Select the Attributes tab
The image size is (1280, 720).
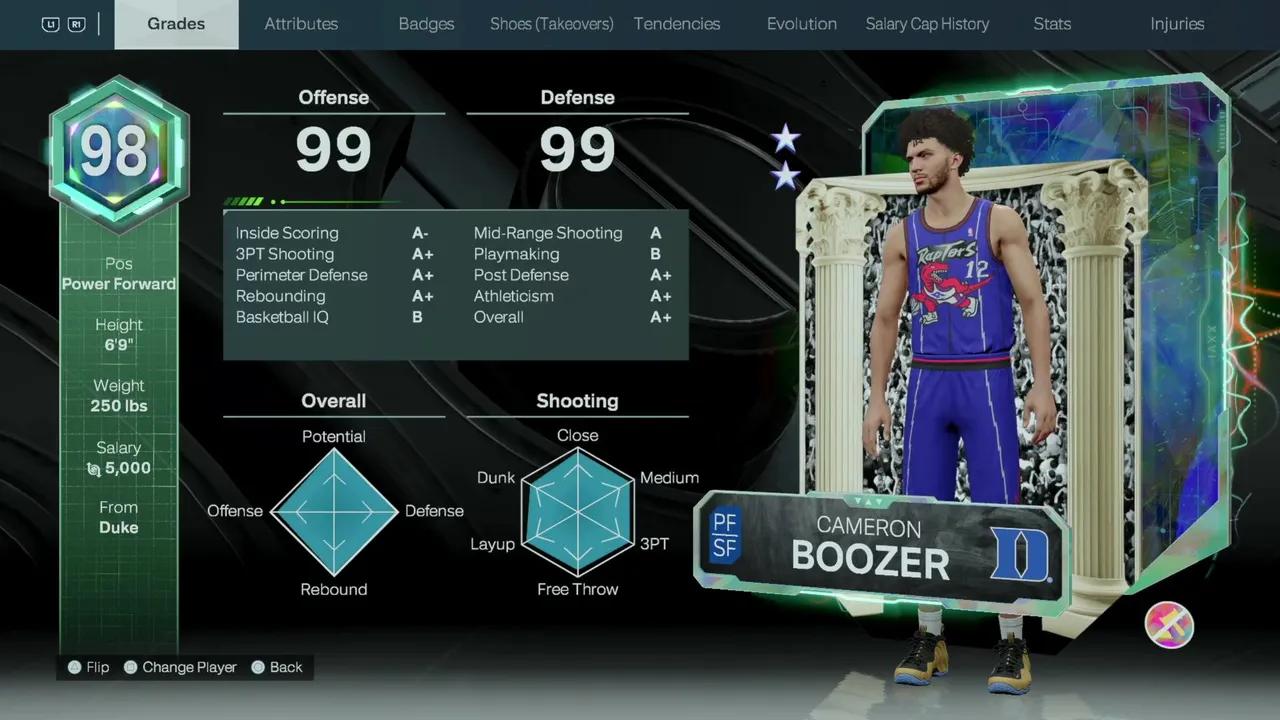(x=301, y=23)
